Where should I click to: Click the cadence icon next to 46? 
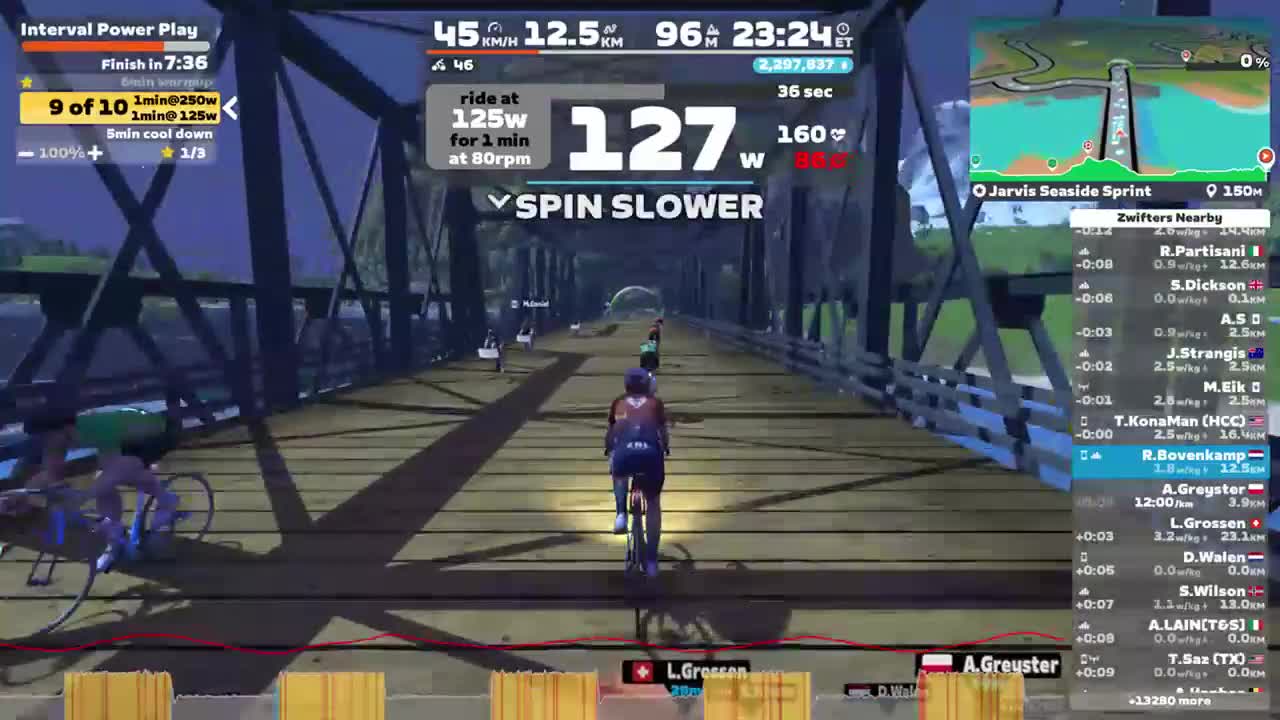(x=438, y=65)
